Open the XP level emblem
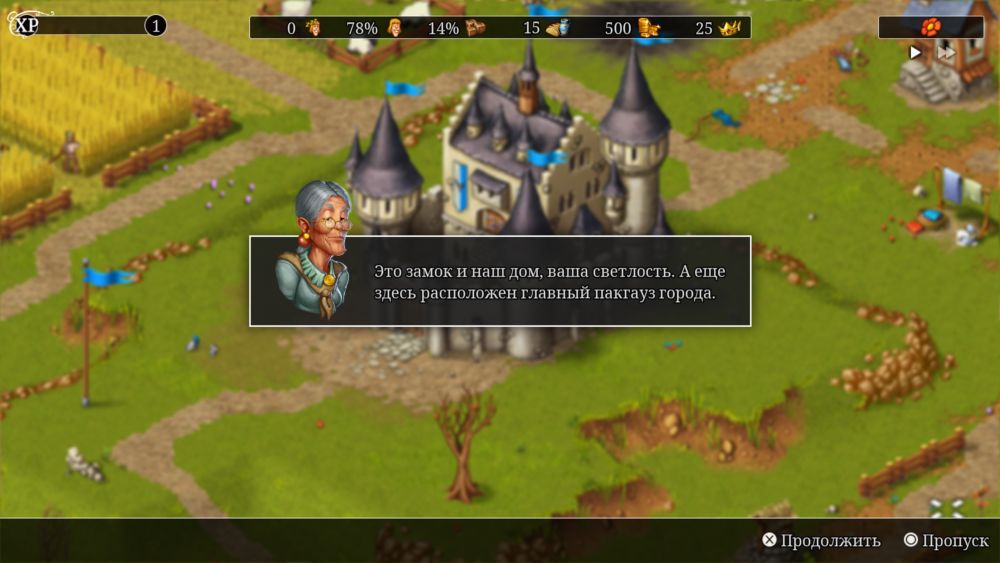Image resolution: width=1000 pixels, height=563 pixels. (x=22, y=26)
